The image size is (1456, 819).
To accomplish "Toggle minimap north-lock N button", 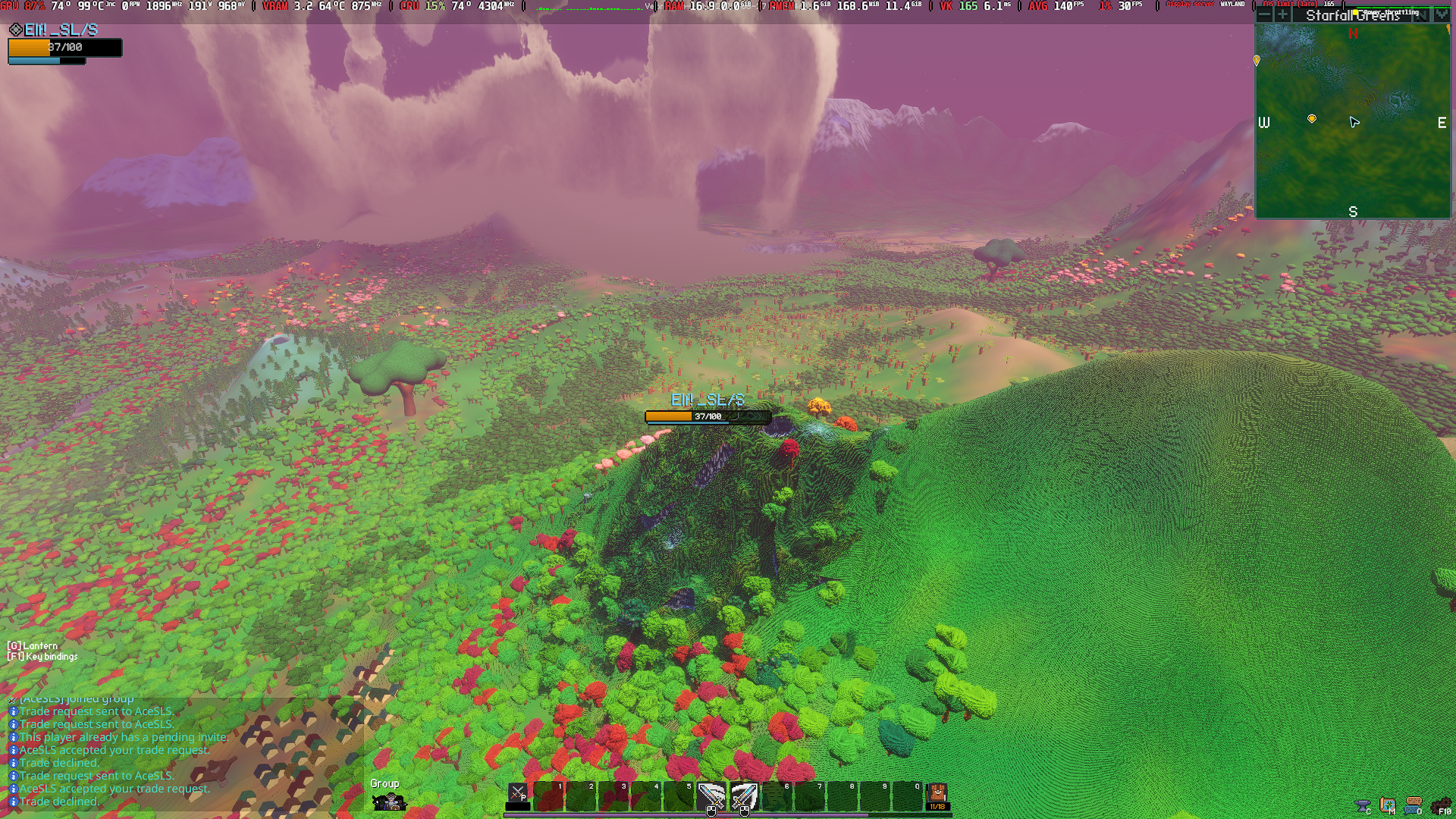I will pyautogui.click(x=1422, y=15).
